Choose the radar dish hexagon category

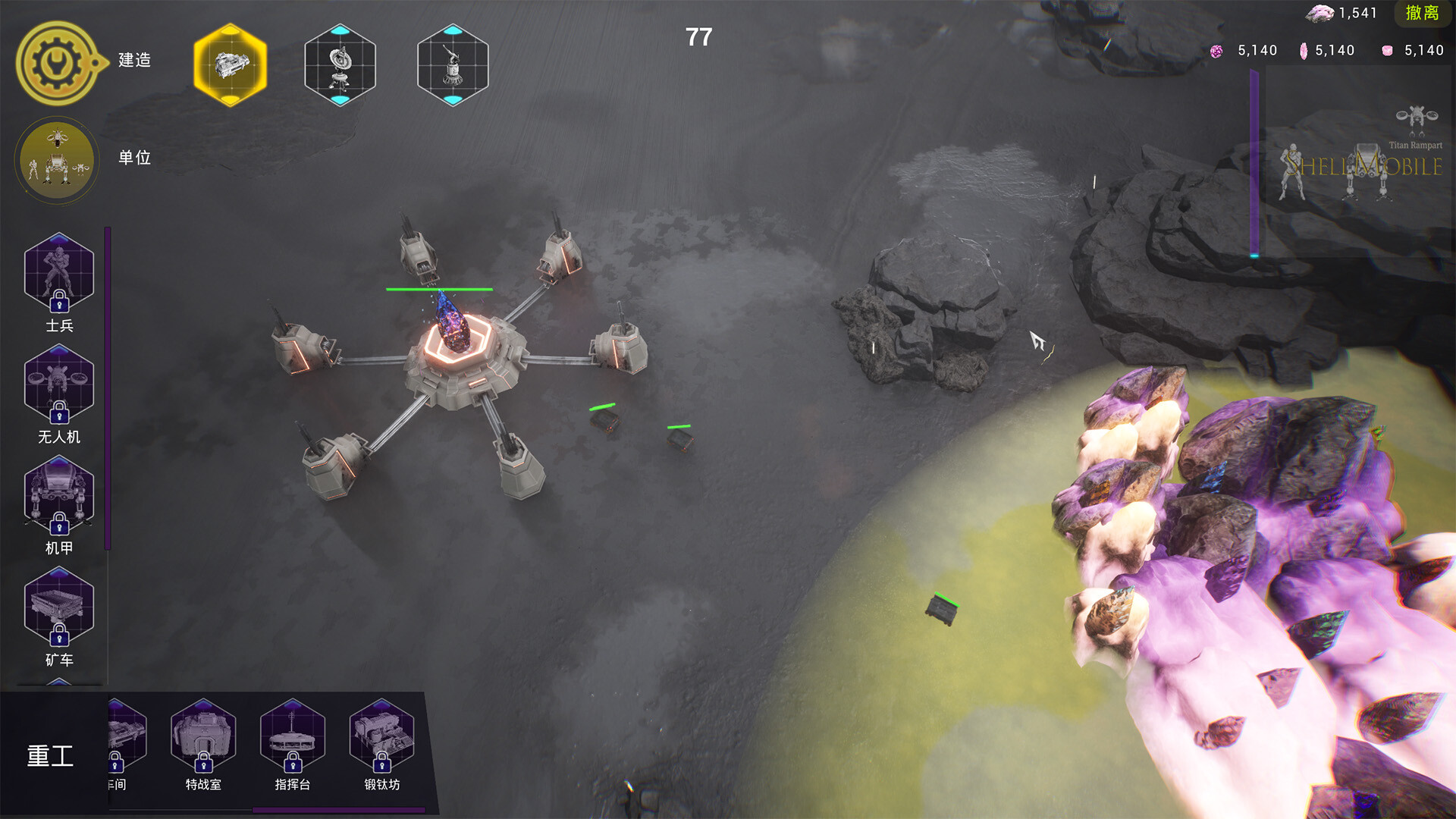coord(340,64)
